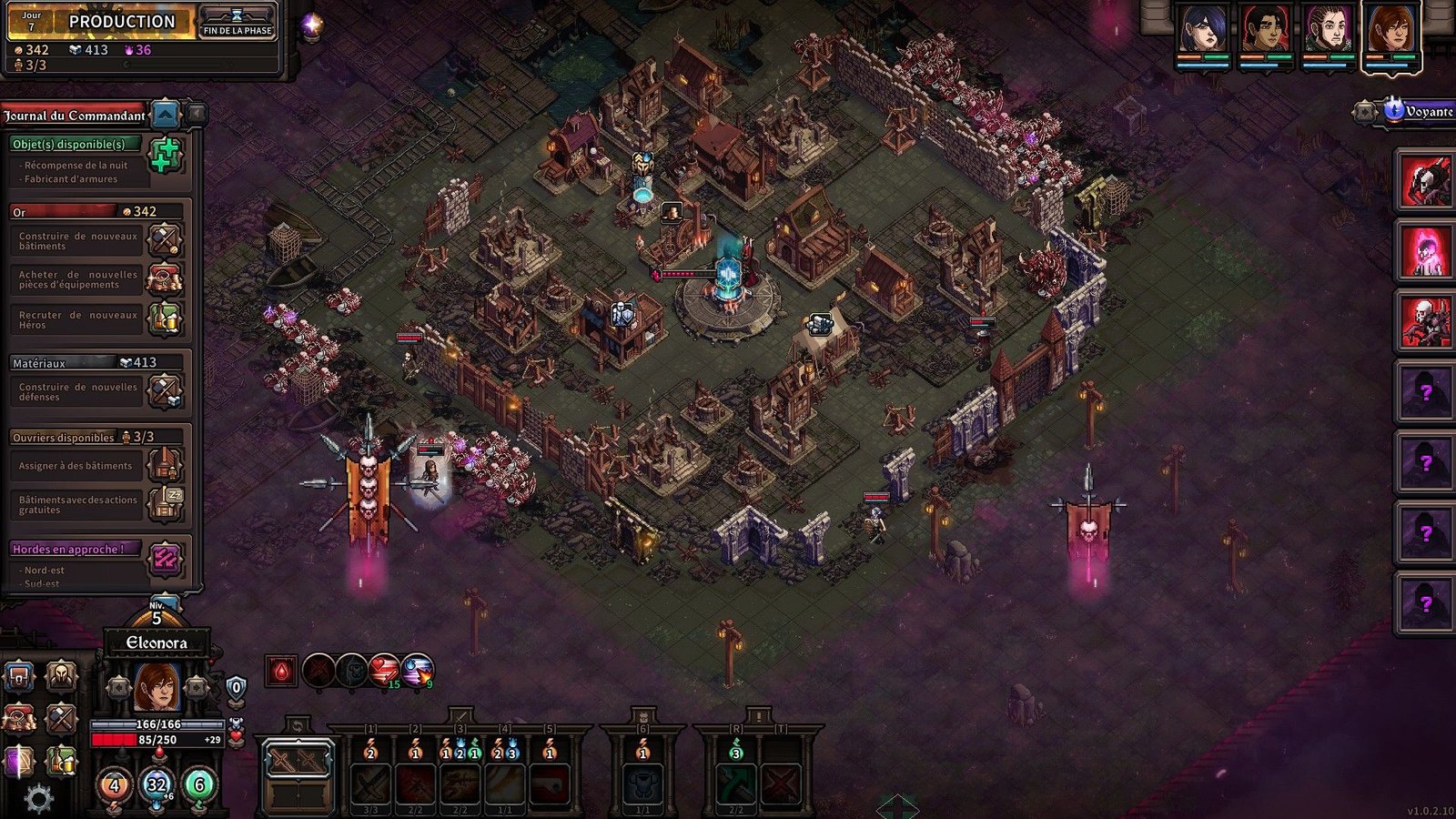Select Assigner à des bâtiments
The width and height of the screenshot is (1456, 819).
coord(165,465)
